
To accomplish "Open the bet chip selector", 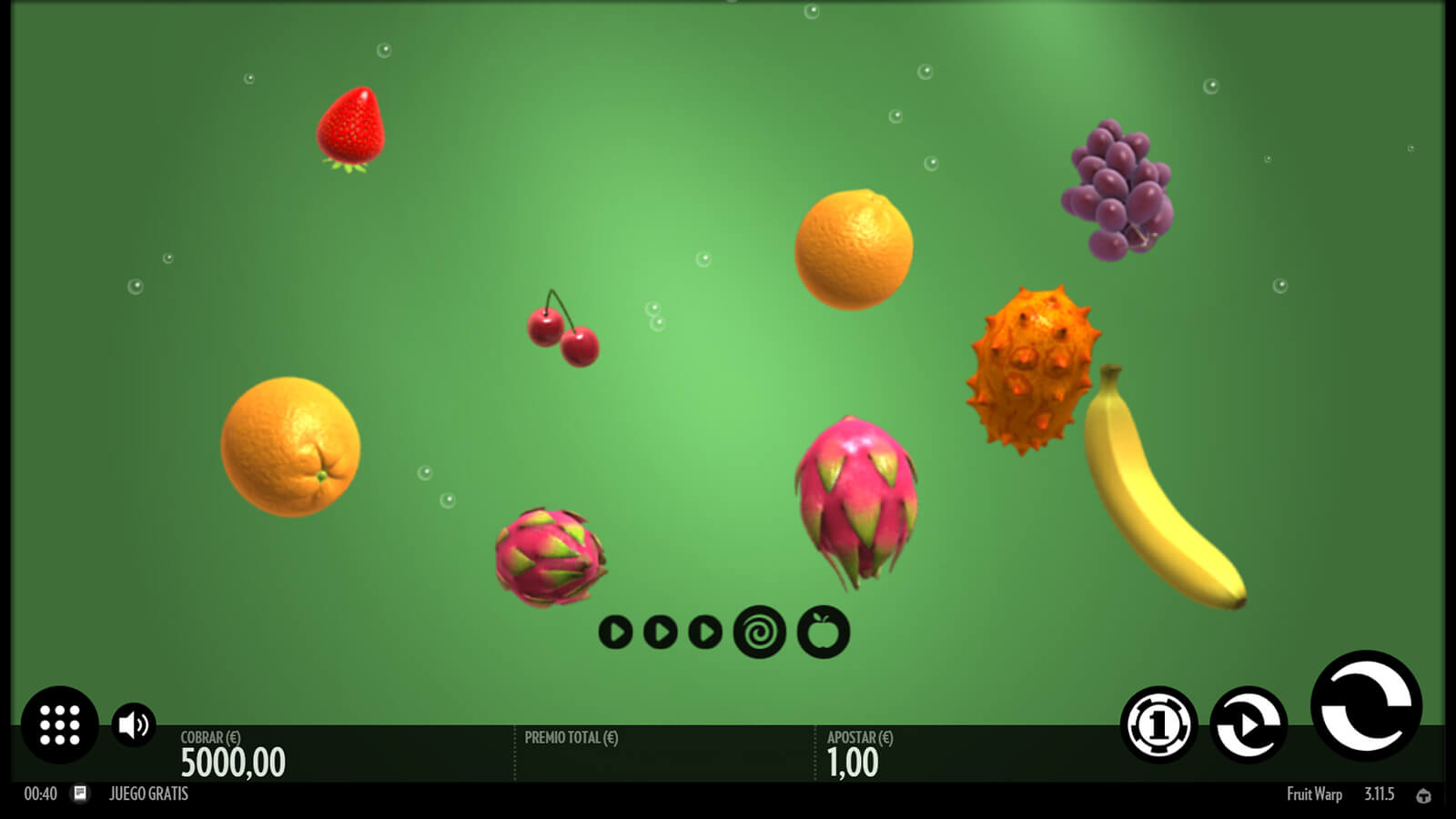I will [x=1158, y=724].
